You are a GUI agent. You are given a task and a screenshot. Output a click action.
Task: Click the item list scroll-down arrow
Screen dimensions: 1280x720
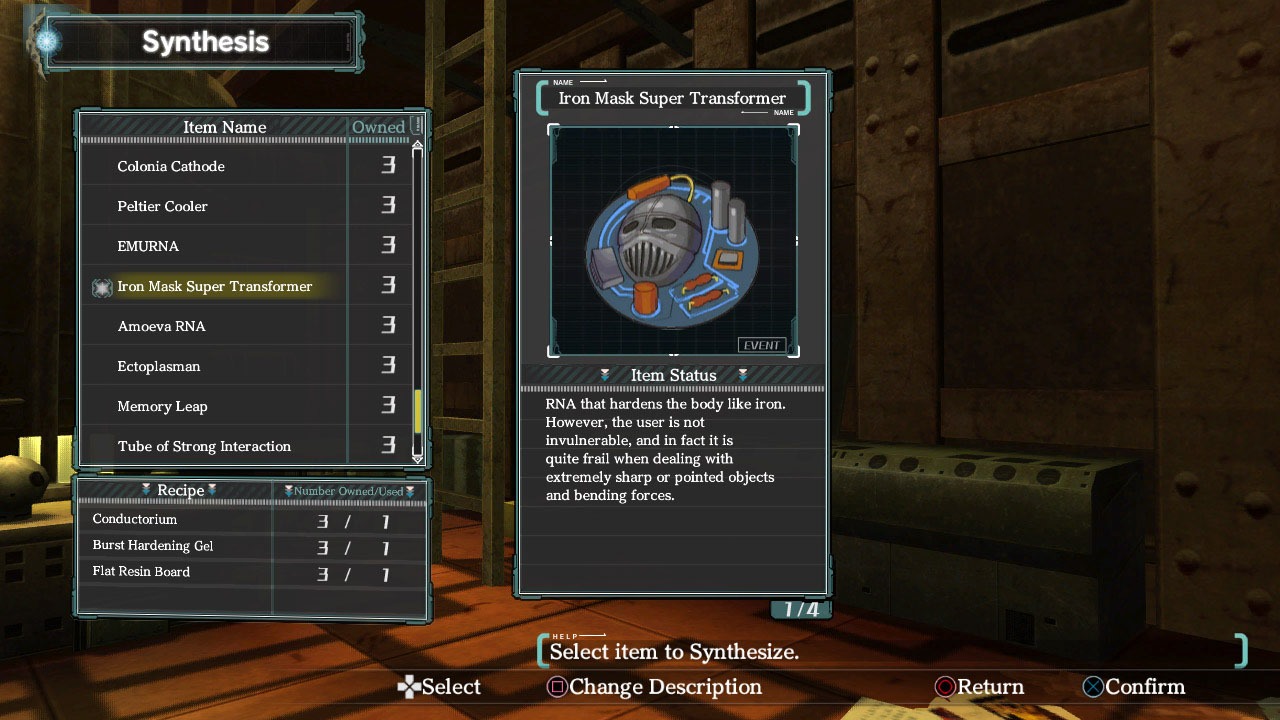(418, 457)
